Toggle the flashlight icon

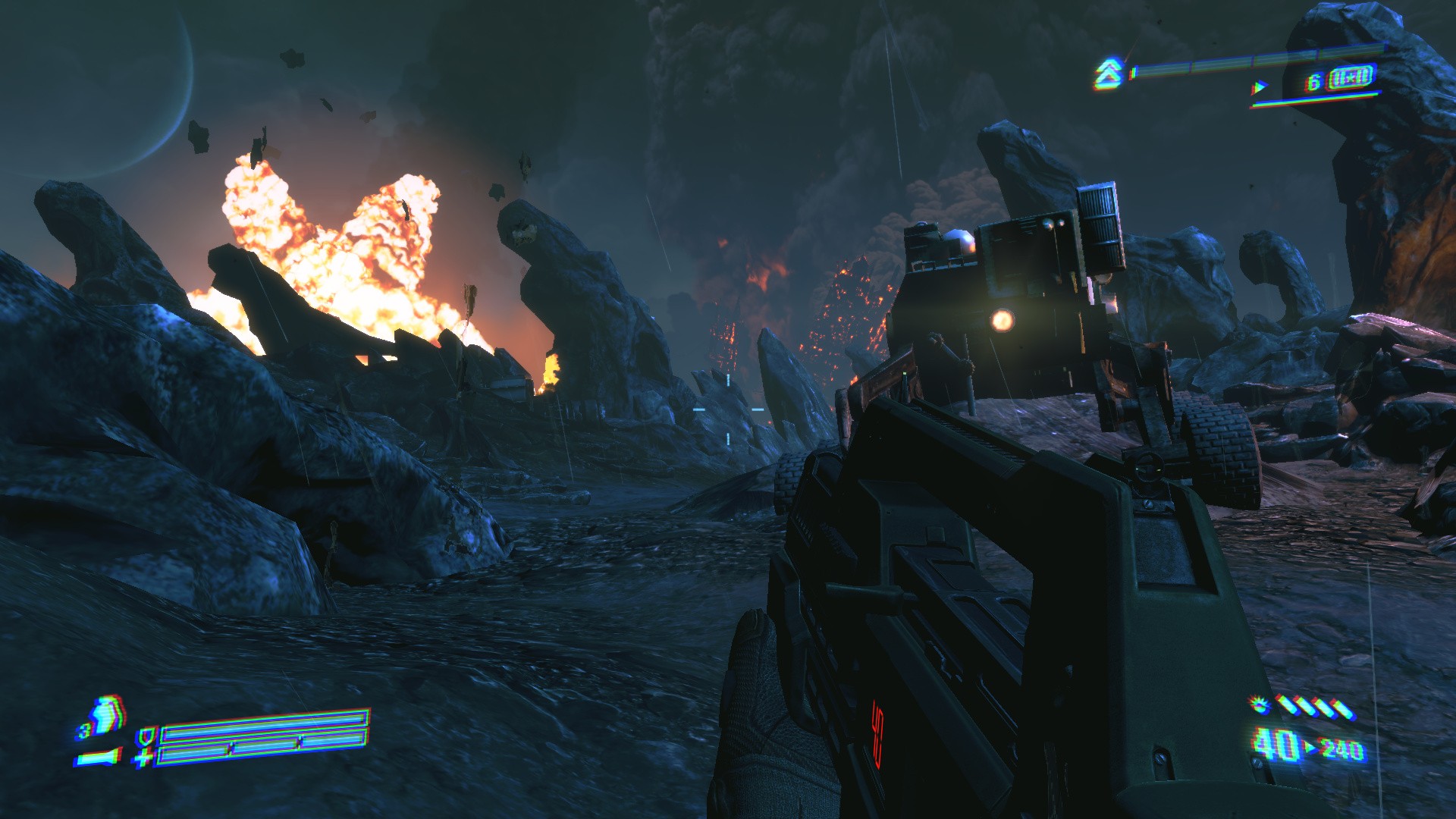99,757
